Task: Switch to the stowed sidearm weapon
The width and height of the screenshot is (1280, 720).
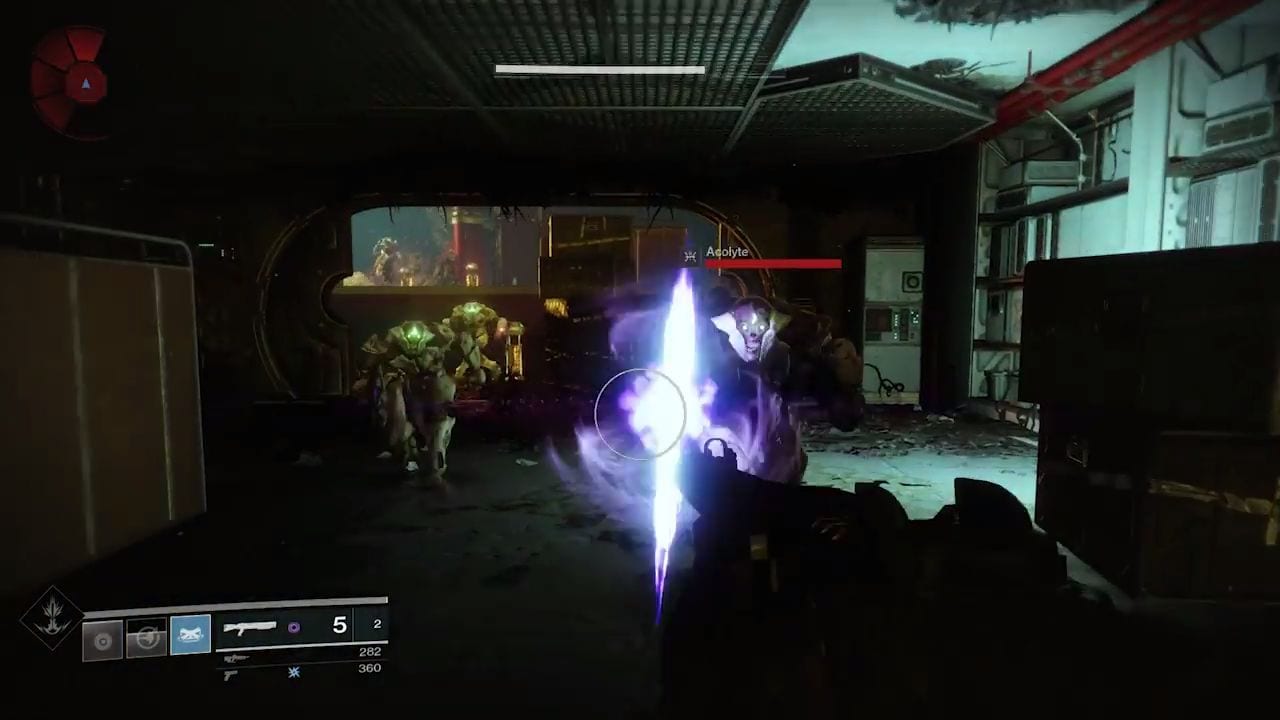Action: click(x=231, y=675)
